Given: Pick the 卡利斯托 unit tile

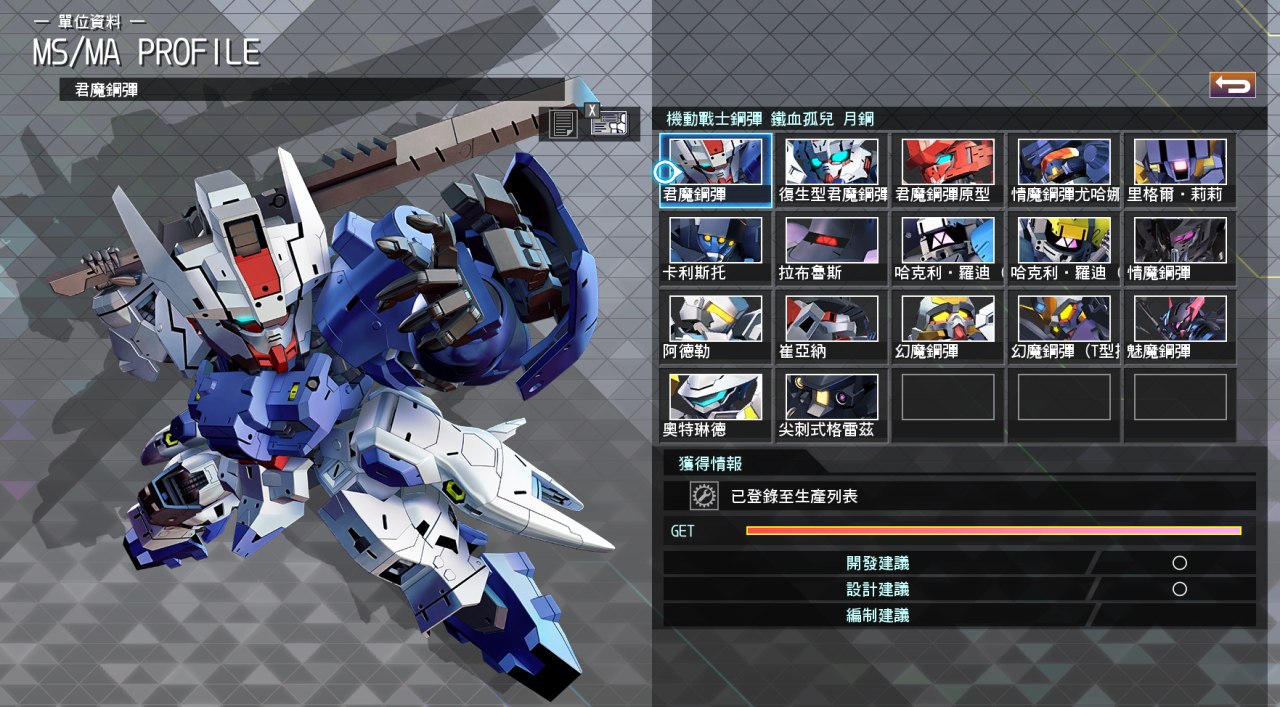Looking at the screenshot, I should coord(716,248).
